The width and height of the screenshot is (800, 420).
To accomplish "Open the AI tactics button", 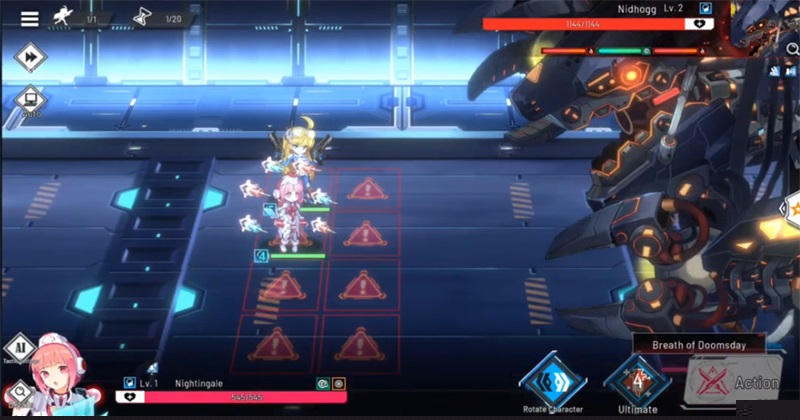I will pyautogui.click(x=20, y=349).
